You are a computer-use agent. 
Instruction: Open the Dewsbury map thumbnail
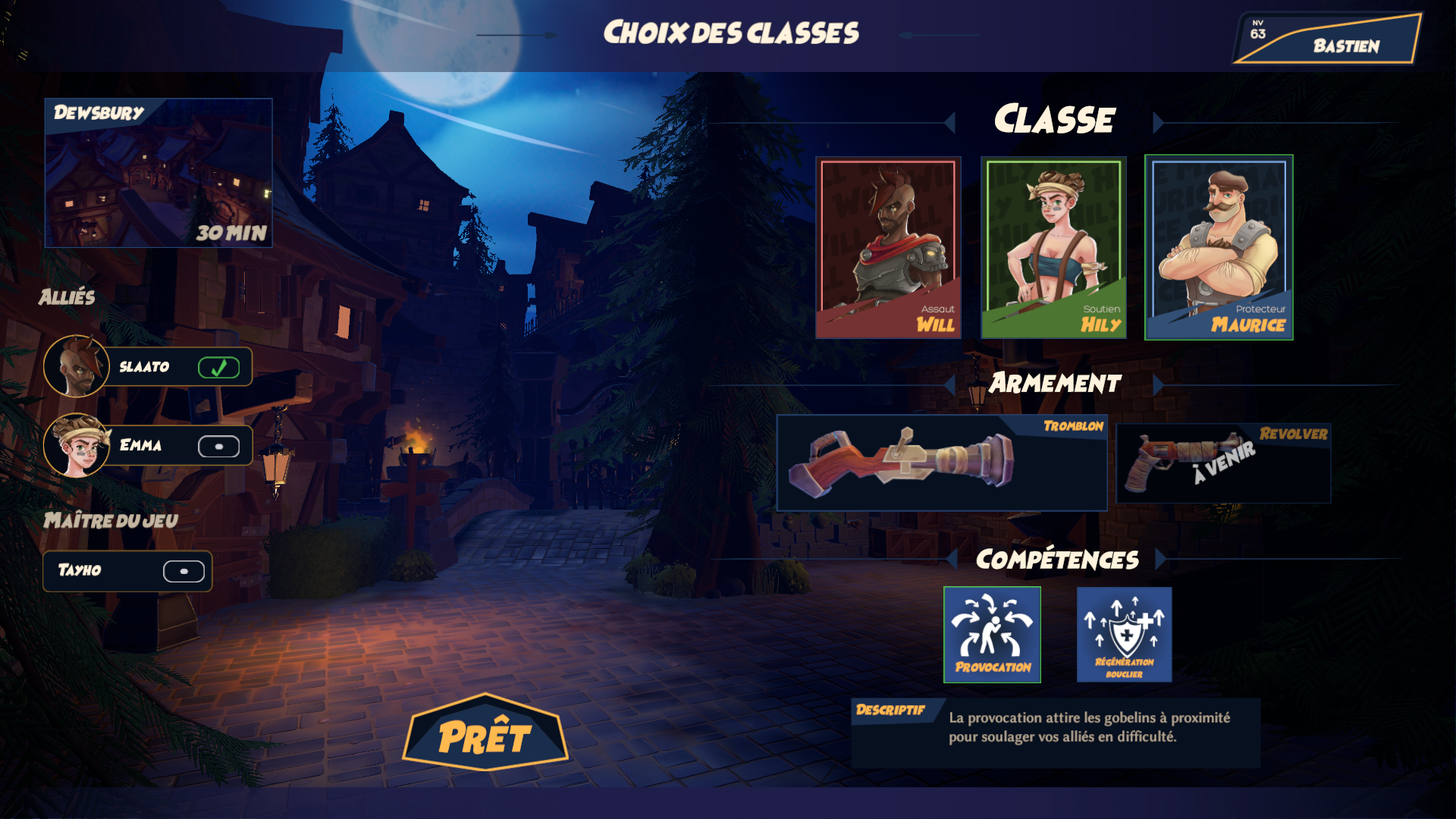(x=158, y=173)
